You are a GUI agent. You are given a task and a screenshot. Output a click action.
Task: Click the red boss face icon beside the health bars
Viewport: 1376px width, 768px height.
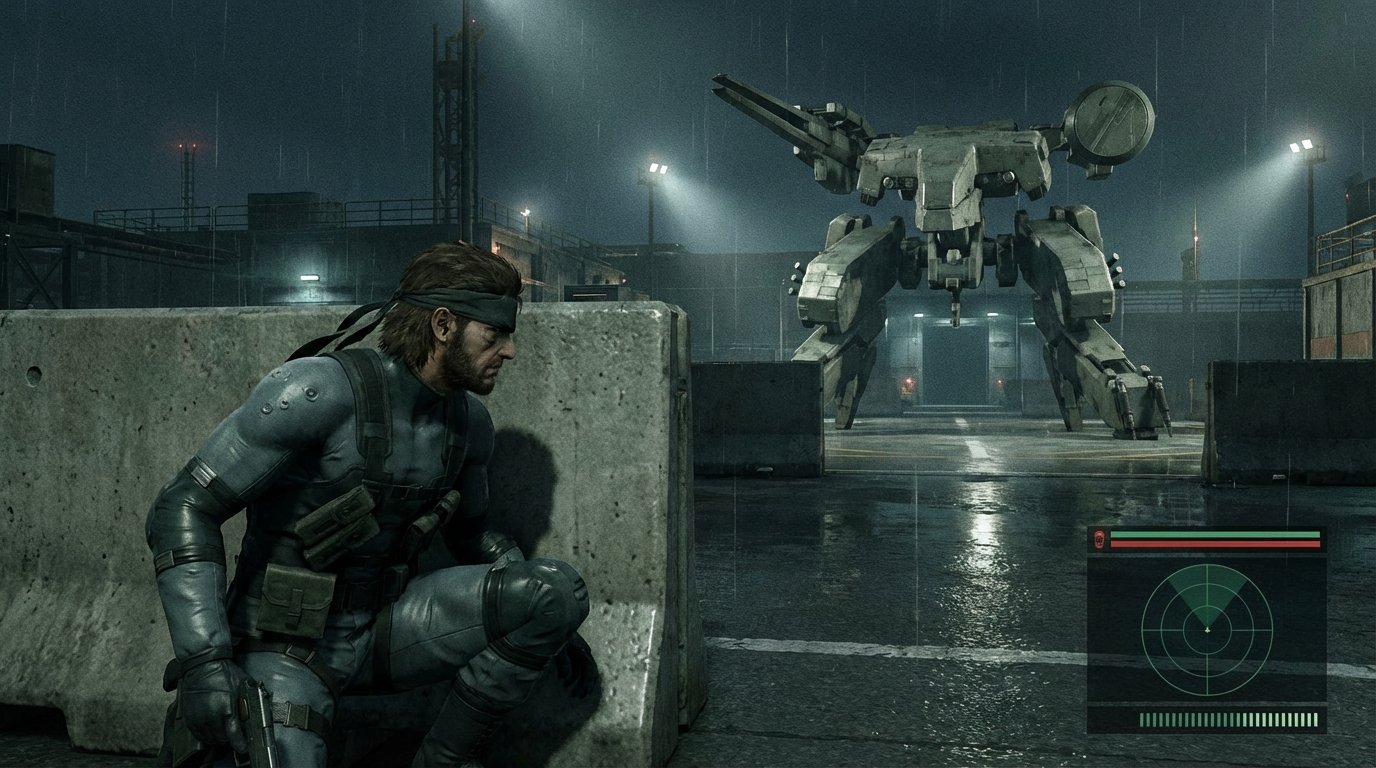1099,540
